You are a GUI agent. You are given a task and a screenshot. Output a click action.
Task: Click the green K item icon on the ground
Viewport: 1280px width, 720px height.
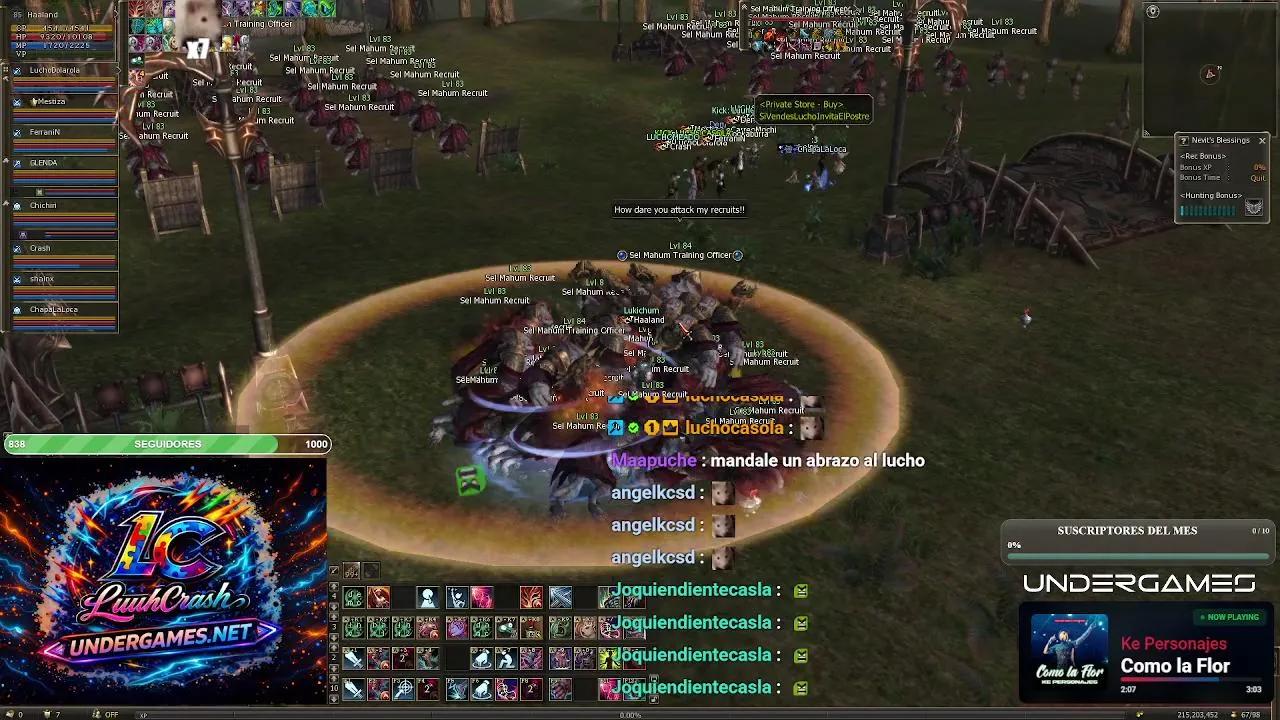pos(470,480)
